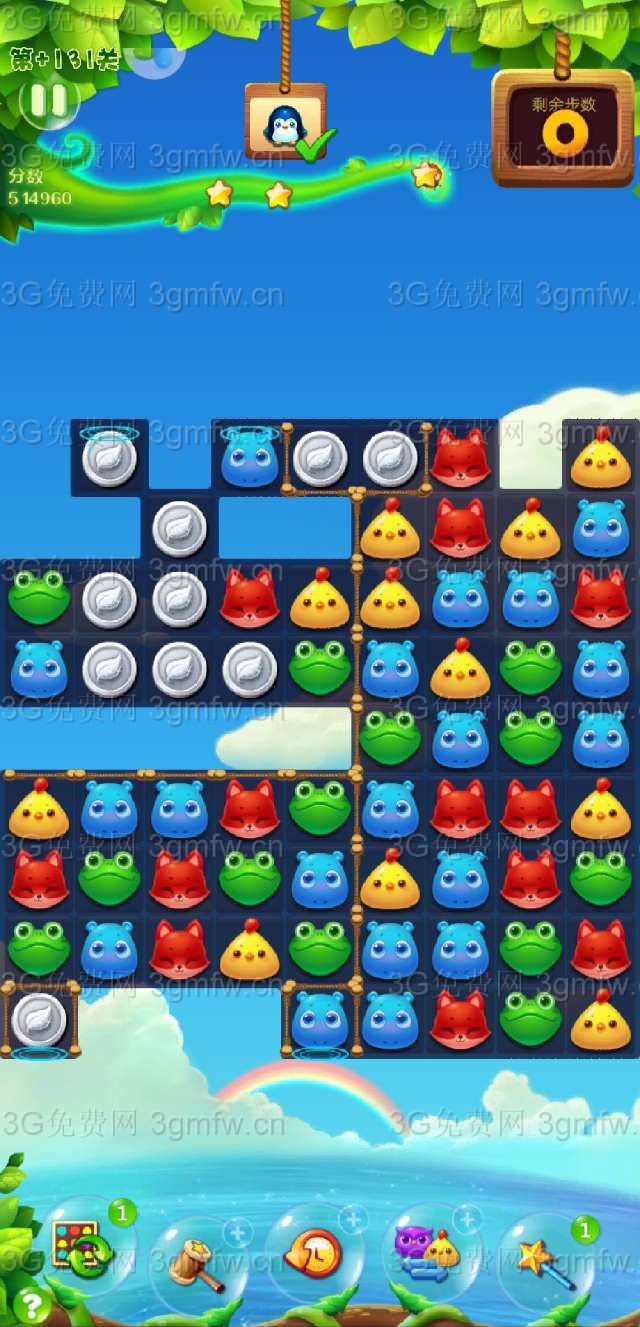Select the animal swap booster
Screen dimensions: 640x1327
click(428, 1255)
